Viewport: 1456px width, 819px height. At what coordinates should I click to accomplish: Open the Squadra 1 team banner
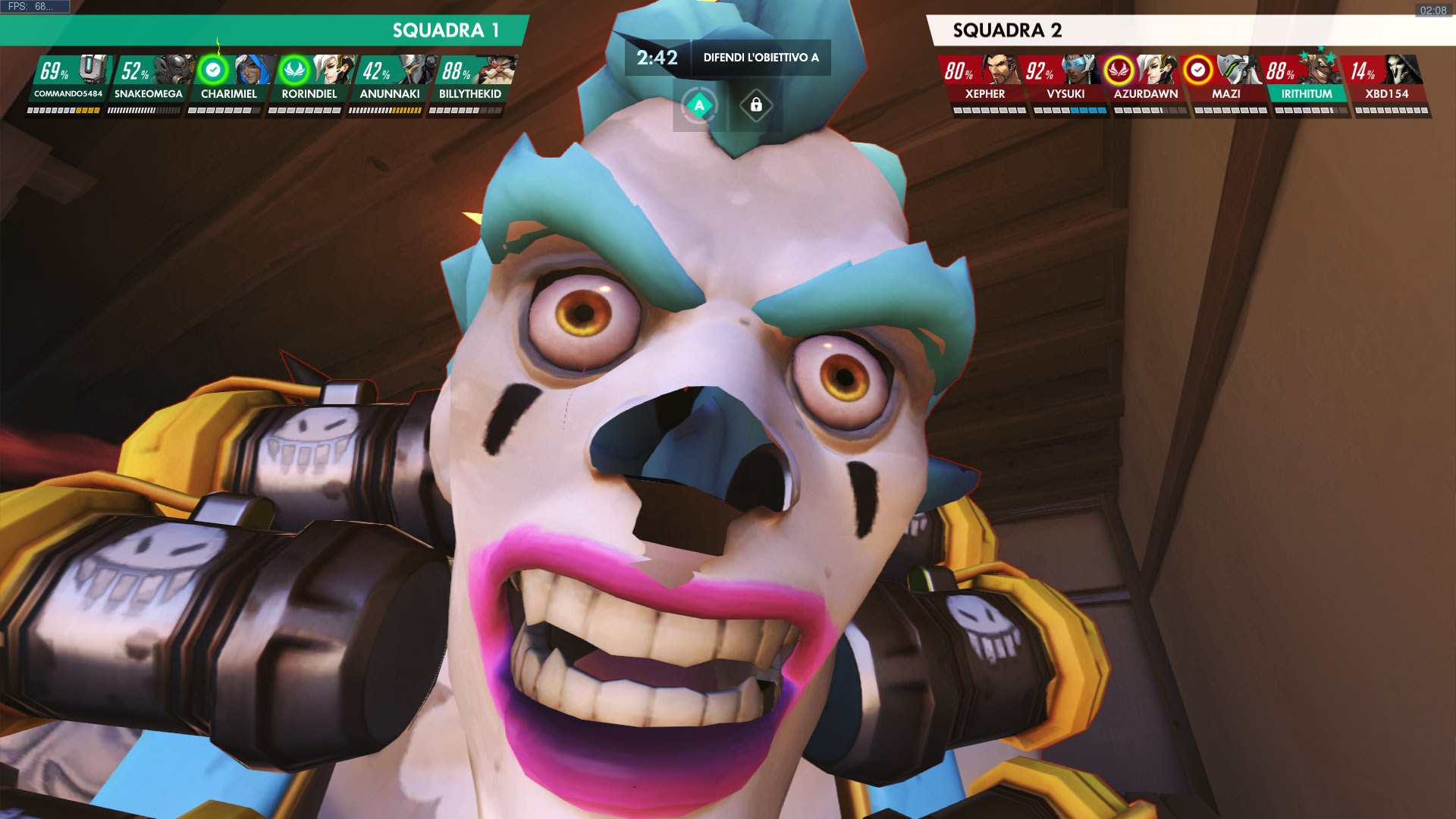[x=265, y=30]
